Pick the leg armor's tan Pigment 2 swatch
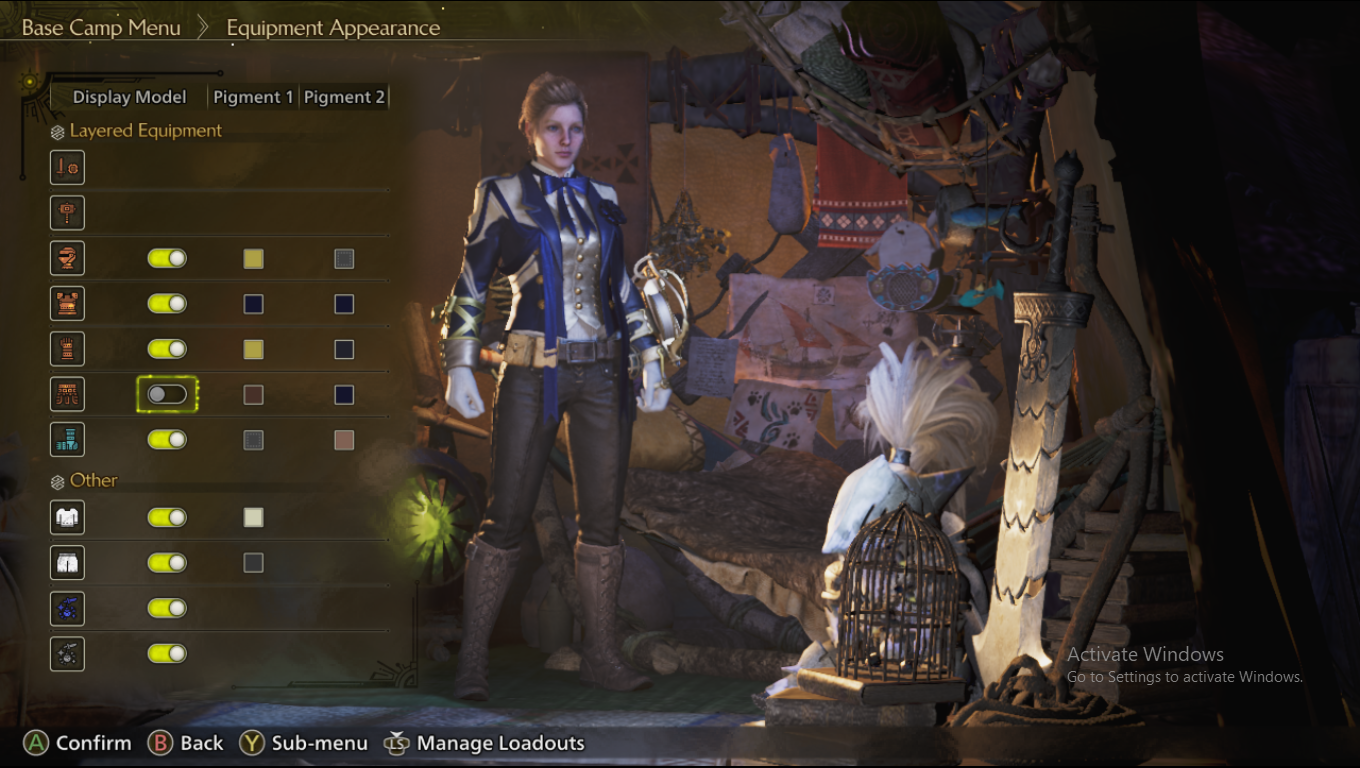The image size is (1360, 768). pos(344,440)
